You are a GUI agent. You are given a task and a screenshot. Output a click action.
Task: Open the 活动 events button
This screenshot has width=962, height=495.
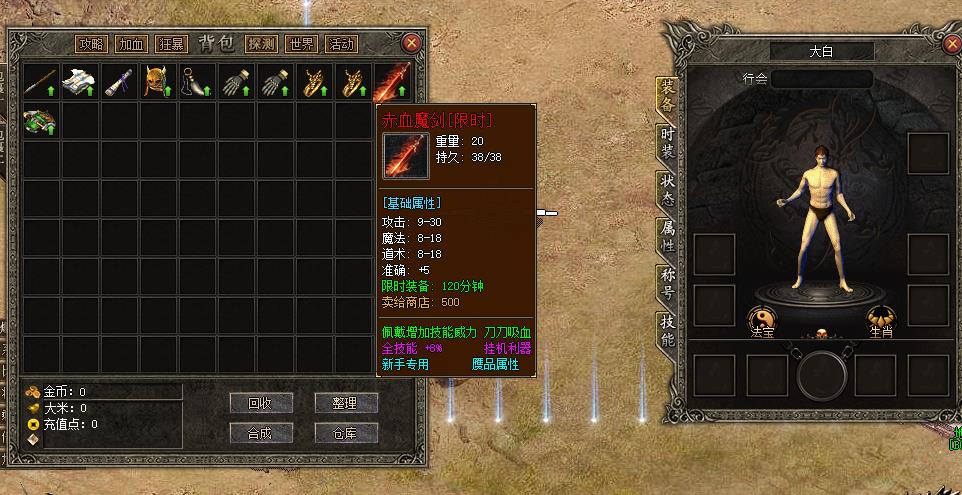coord(341,44)
